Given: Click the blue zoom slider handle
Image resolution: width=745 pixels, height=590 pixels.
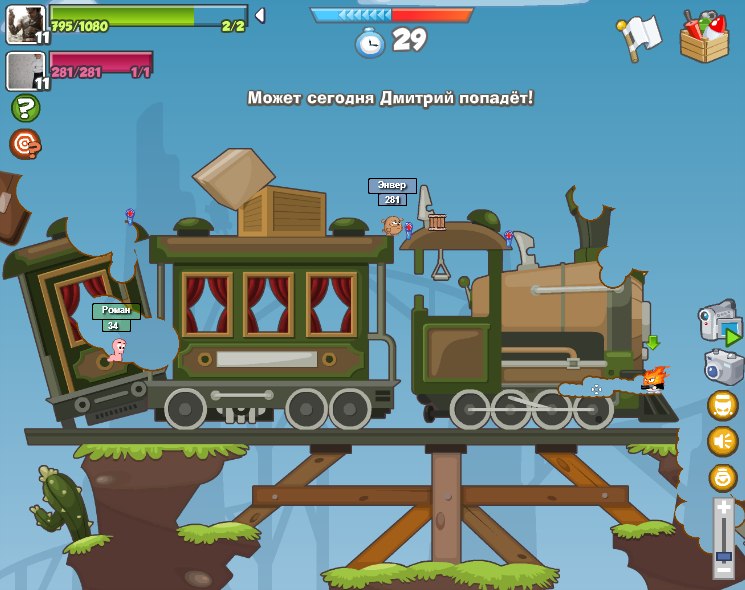Looking at the screenshot, I should click(724, 555).
